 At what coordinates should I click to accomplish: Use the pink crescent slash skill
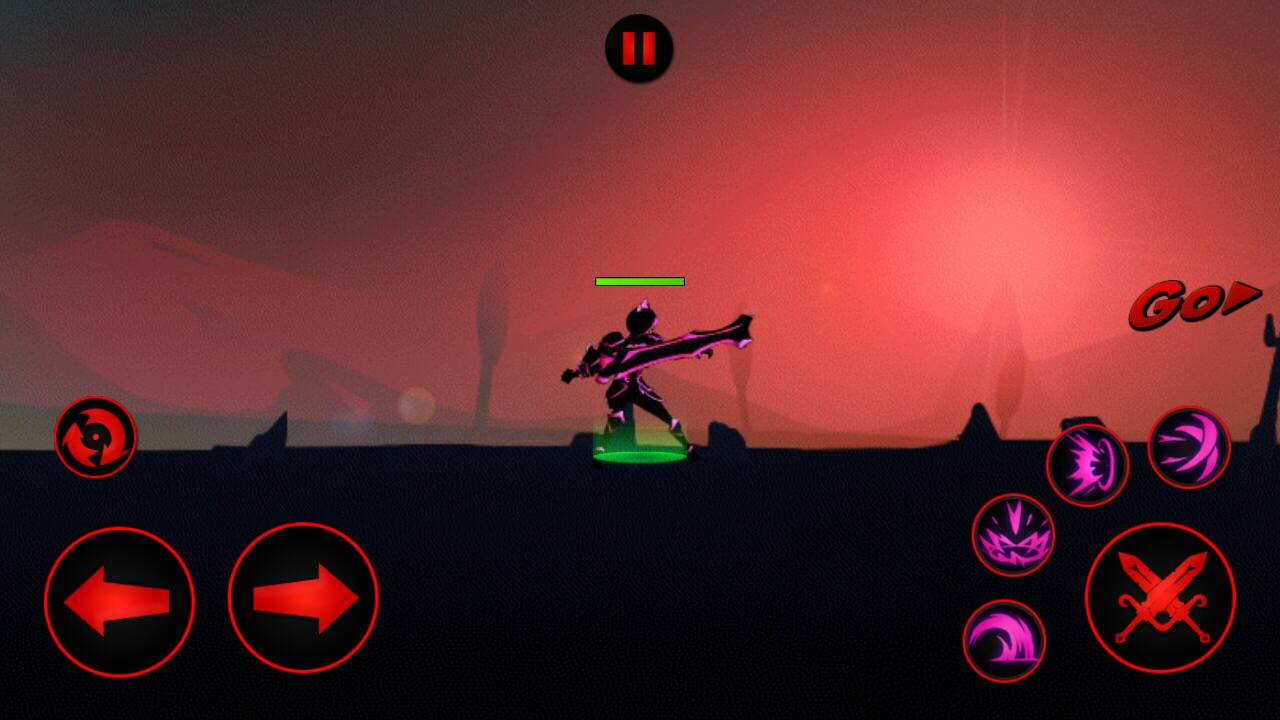(1189, 447)
